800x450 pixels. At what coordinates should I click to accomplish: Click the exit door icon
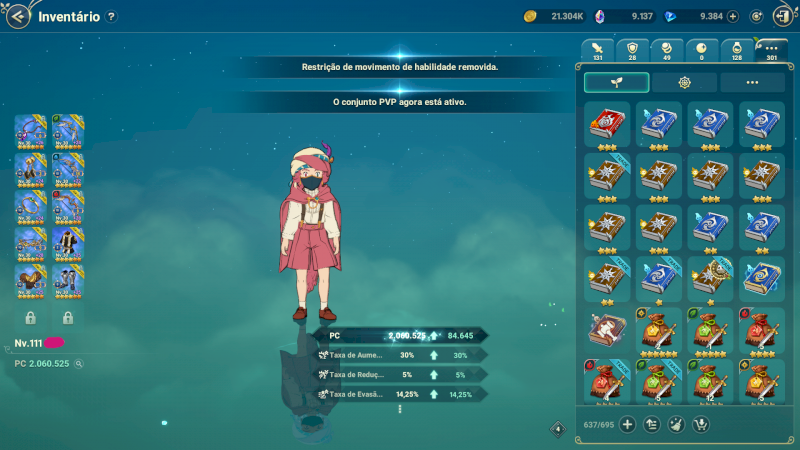click(783, 16)
